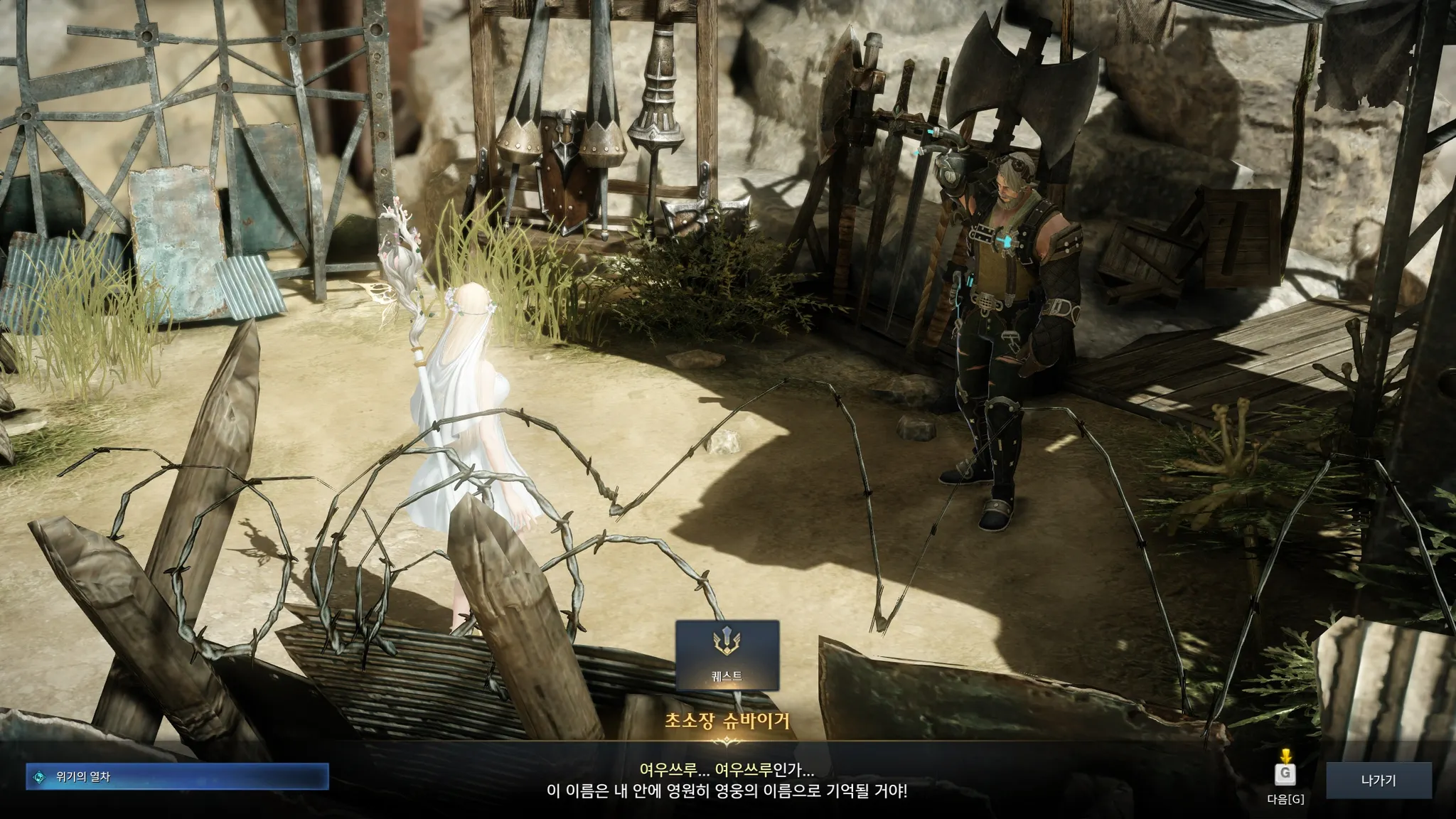Click the 나가기 exit button
Image resolution: width=1456 pixels, height=819 pixels.
tap(1378, 781)
